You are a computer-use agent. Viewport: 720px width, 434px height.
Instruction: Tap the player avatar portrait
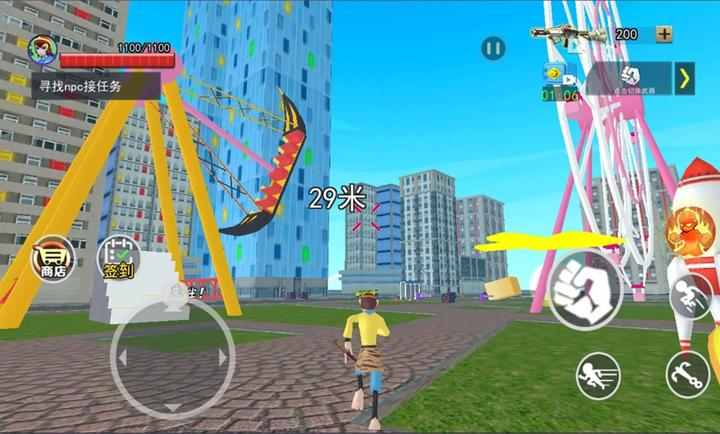pos(43,50)
